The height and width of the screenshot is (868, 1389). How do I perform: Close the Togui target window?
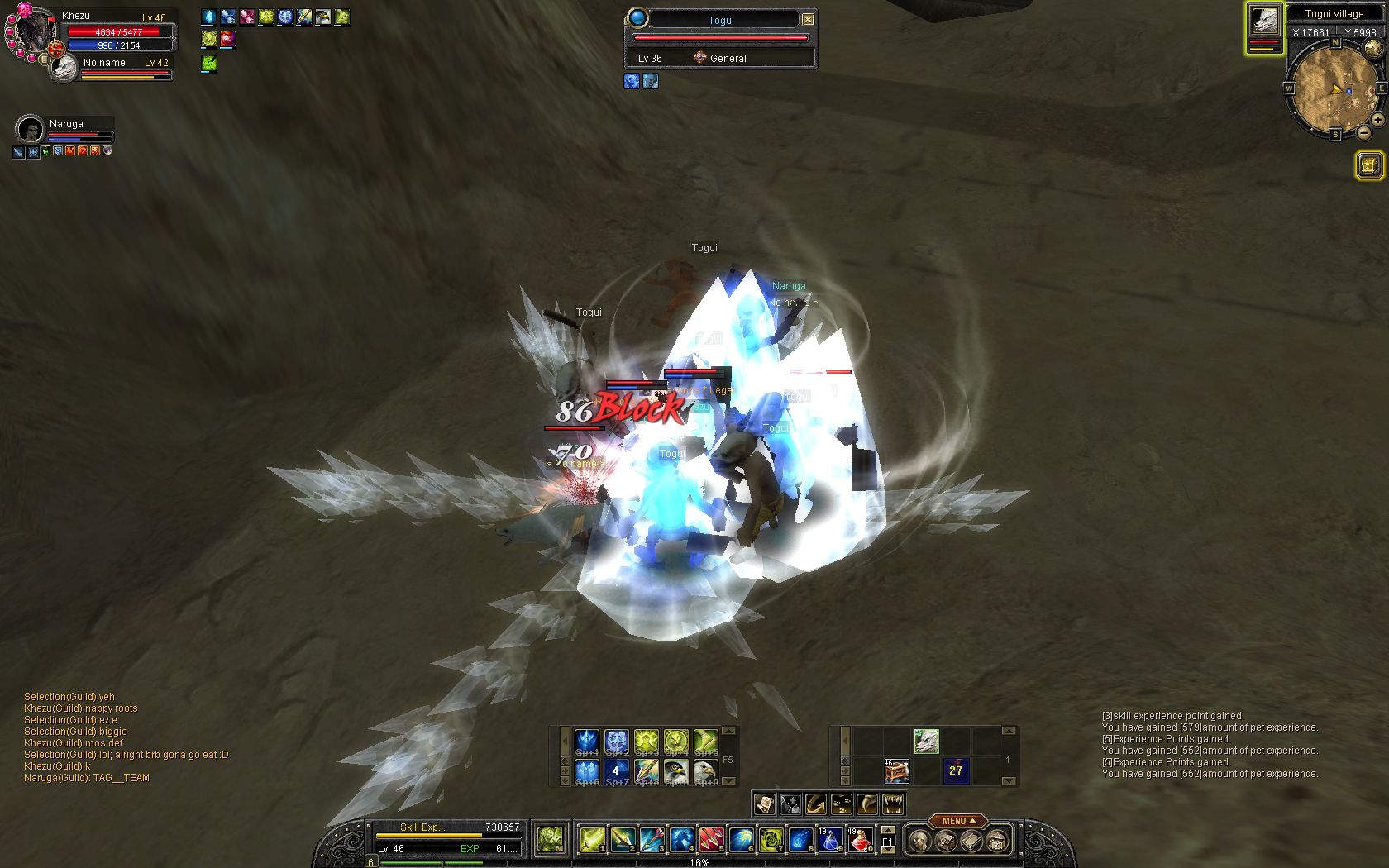click(808, 20)
